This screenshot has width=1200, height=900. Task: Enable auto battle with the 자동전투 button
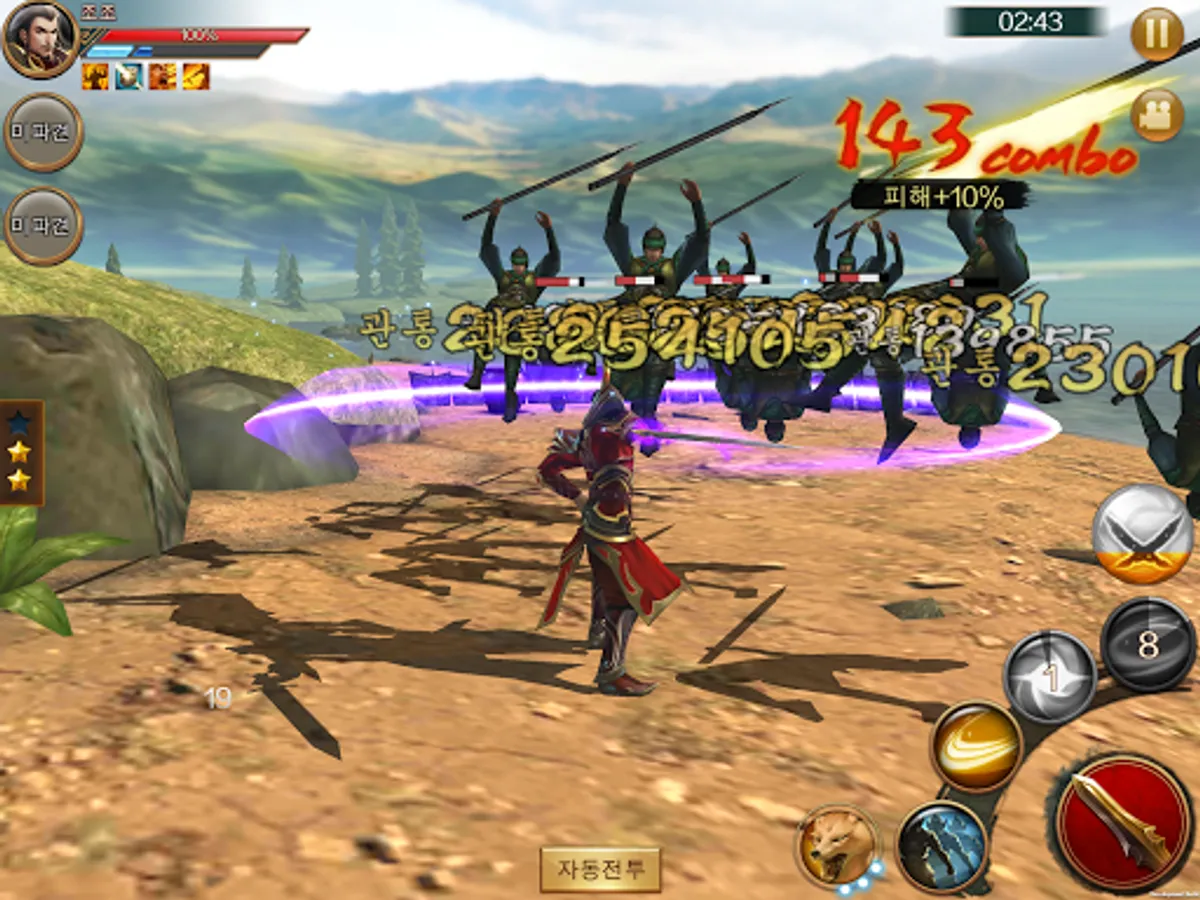[600, 868]
